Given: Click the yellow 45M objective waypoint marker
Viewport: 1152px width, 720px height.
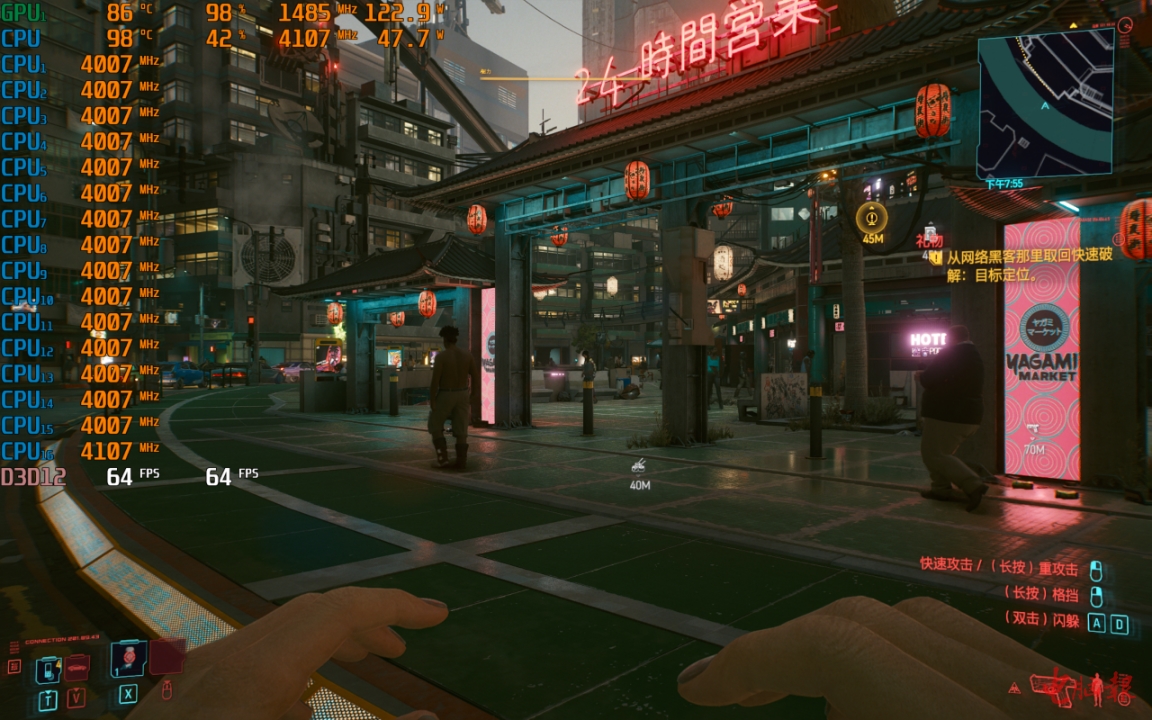Looking at the screenshot, I should point(872,217).
